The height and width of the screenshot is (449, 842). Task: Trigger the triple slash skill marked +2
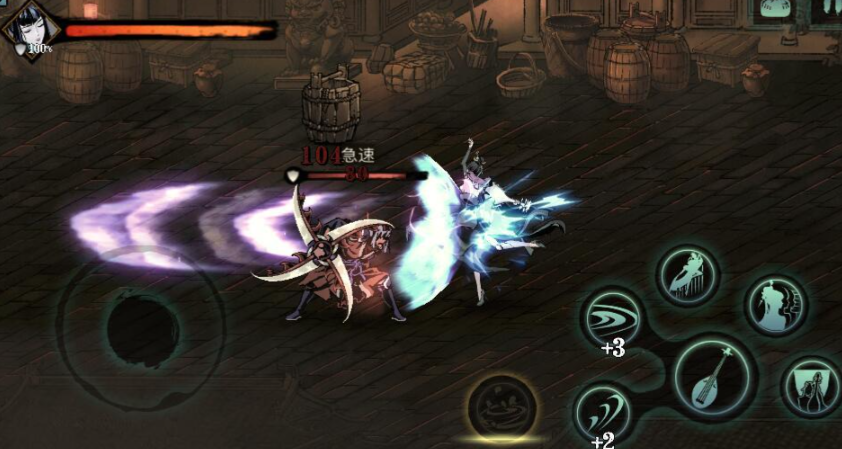[603, 412]
